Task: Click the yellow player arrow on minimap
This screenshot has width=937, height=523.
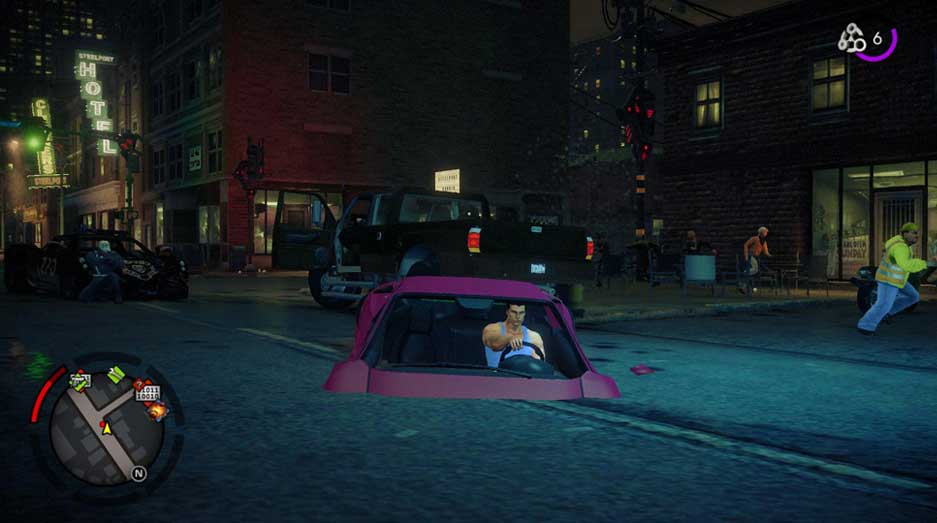Action: tap(105, 428)
